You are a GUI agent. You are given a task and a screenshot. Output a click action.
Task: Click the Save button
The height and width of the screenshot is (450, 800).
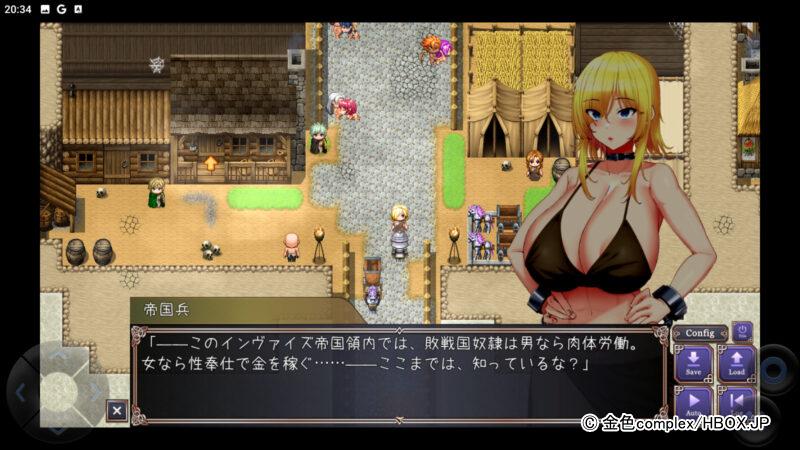(693, 363)
